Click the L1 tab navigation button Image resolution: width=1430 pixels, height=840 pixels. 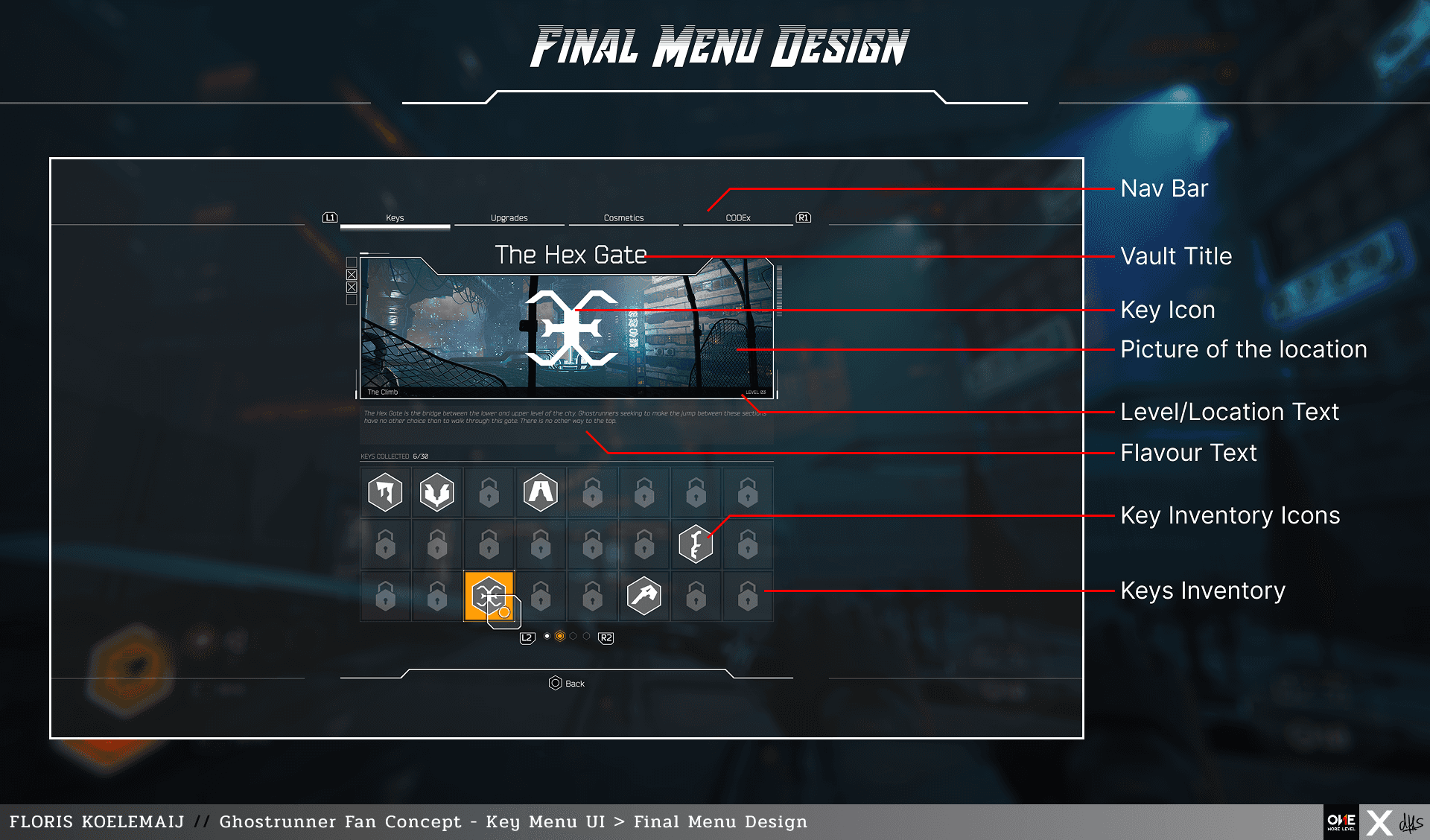330,217
